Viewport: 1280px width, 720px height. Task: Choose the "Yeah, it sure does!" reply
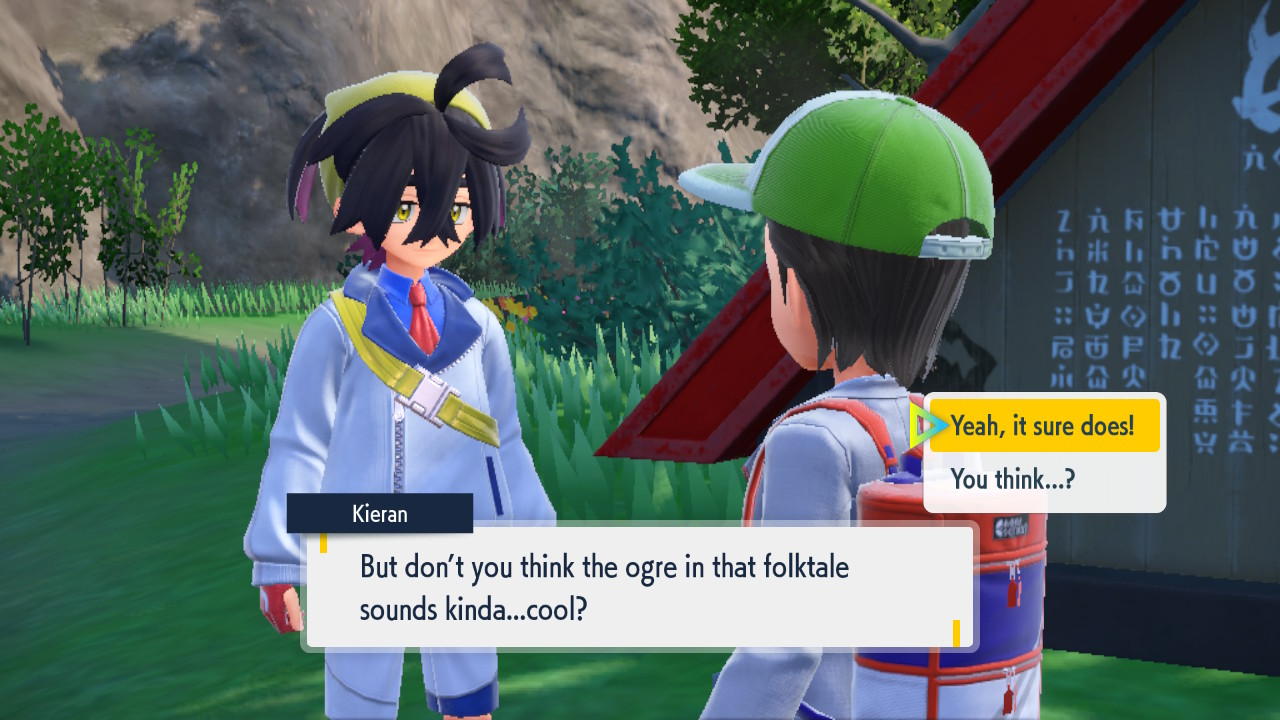1043,426
